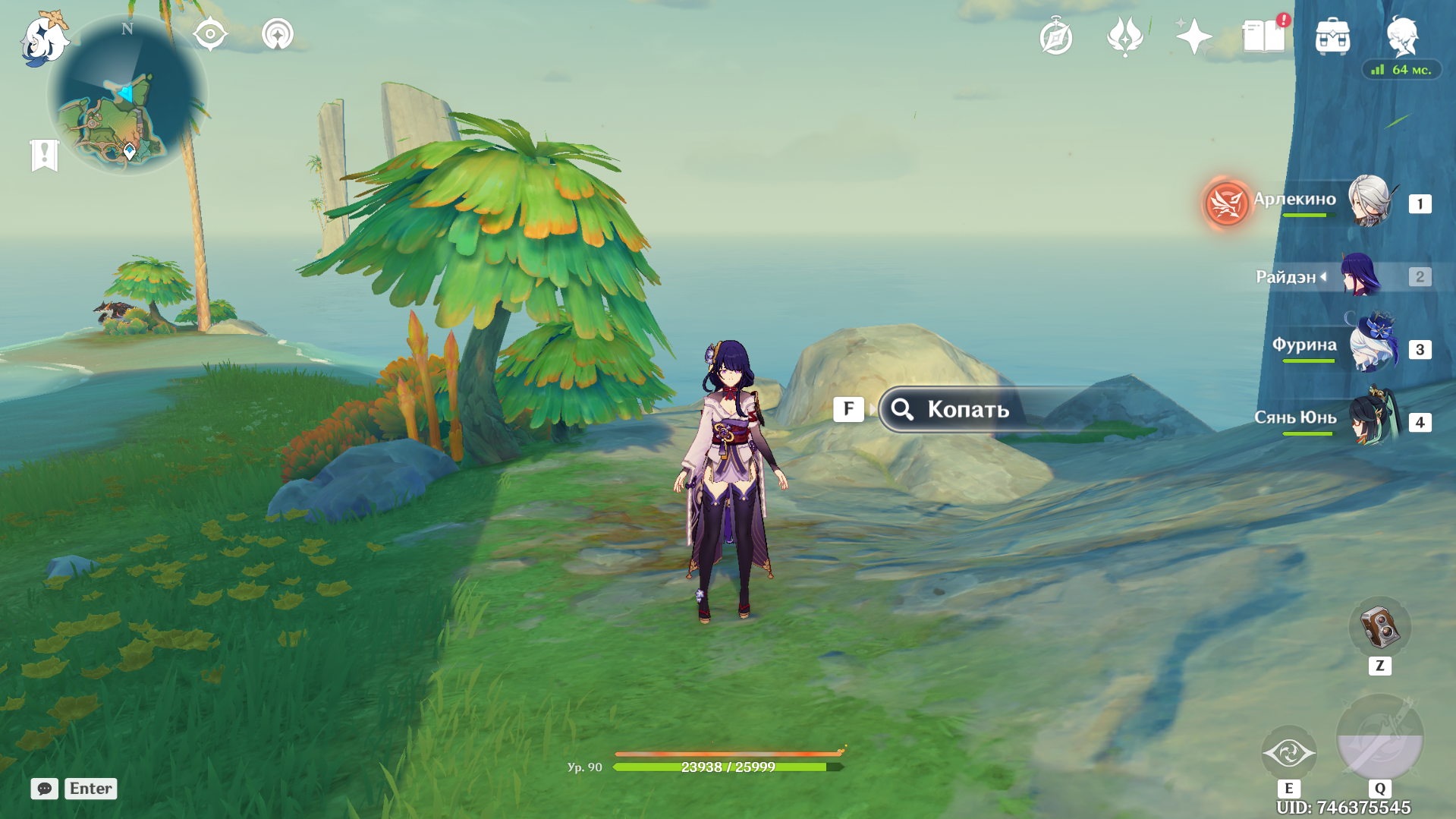Use the camera gadget icon
Screen dimensions: 1456x819
(x=1379, y=628)
